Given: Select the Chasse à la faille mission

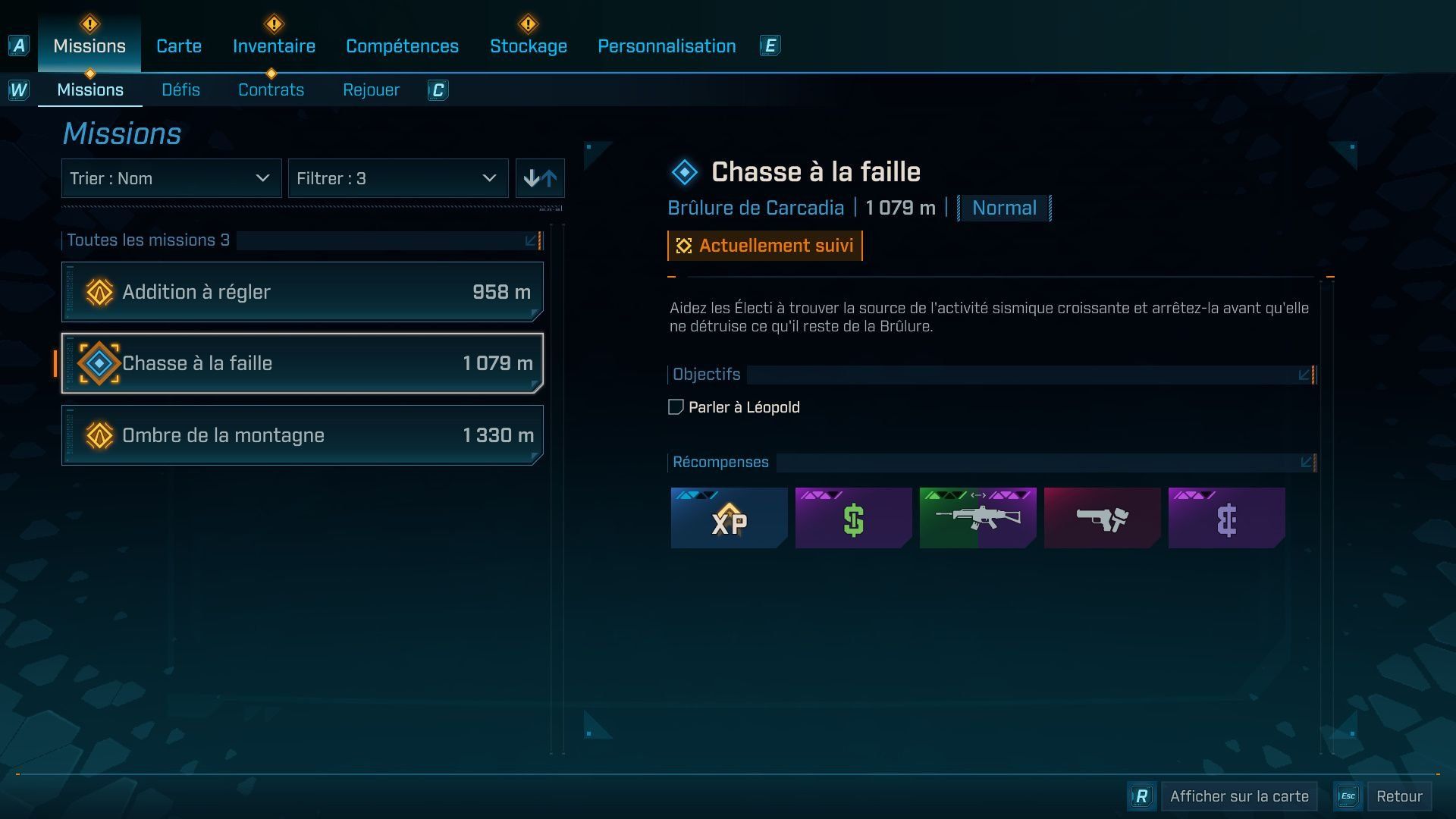Looking at the screenshot, I should [303, 363].
